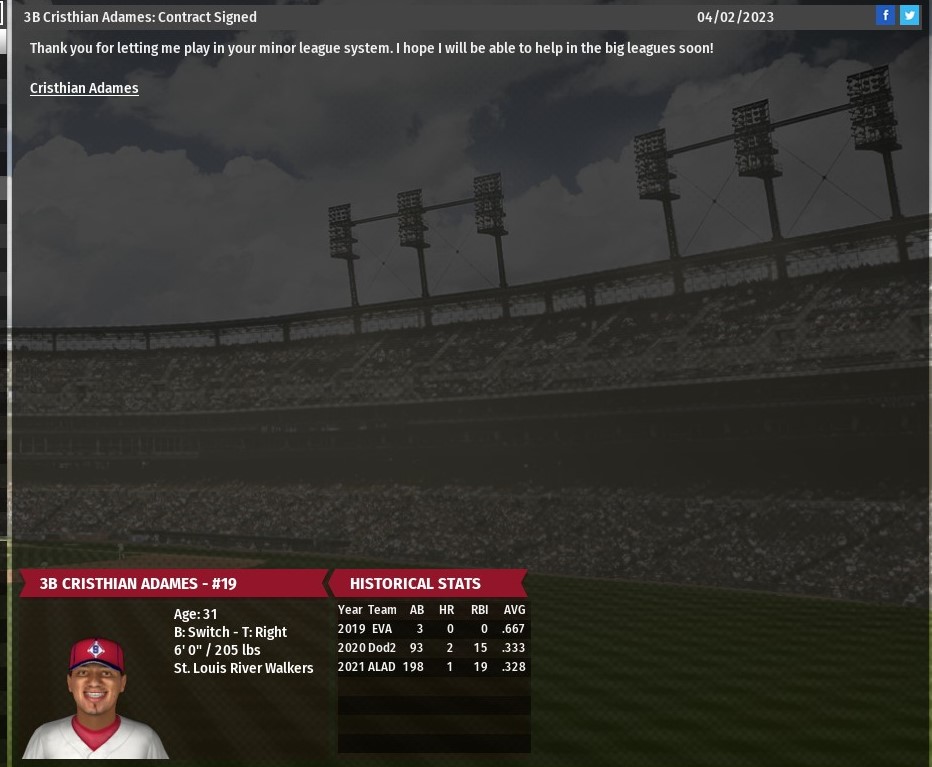
Task: Open the St. Louis River Walkers team
Action: point(243,668)
